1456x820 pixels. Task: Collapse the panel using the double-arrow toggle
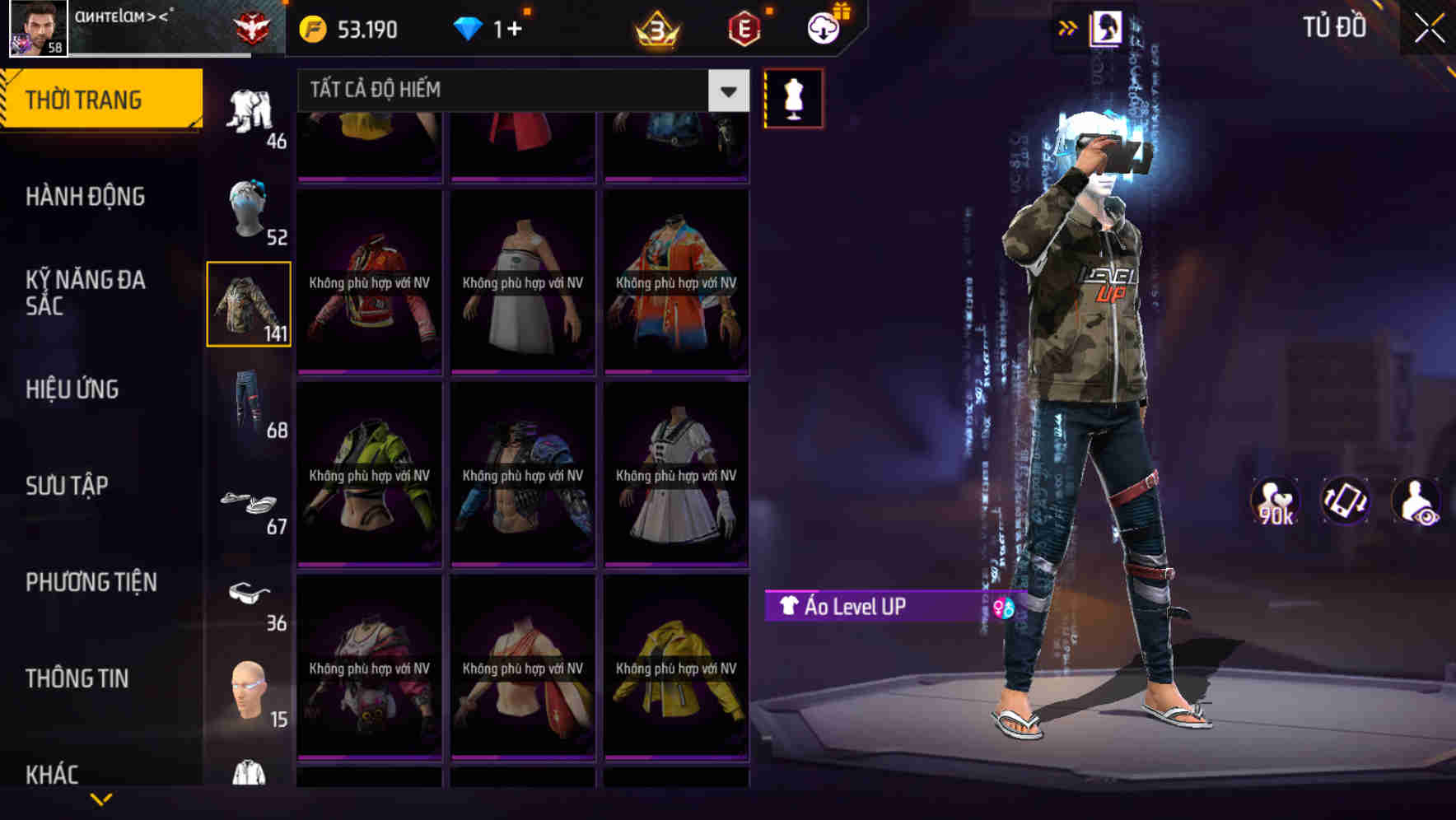click(1068, 27)
